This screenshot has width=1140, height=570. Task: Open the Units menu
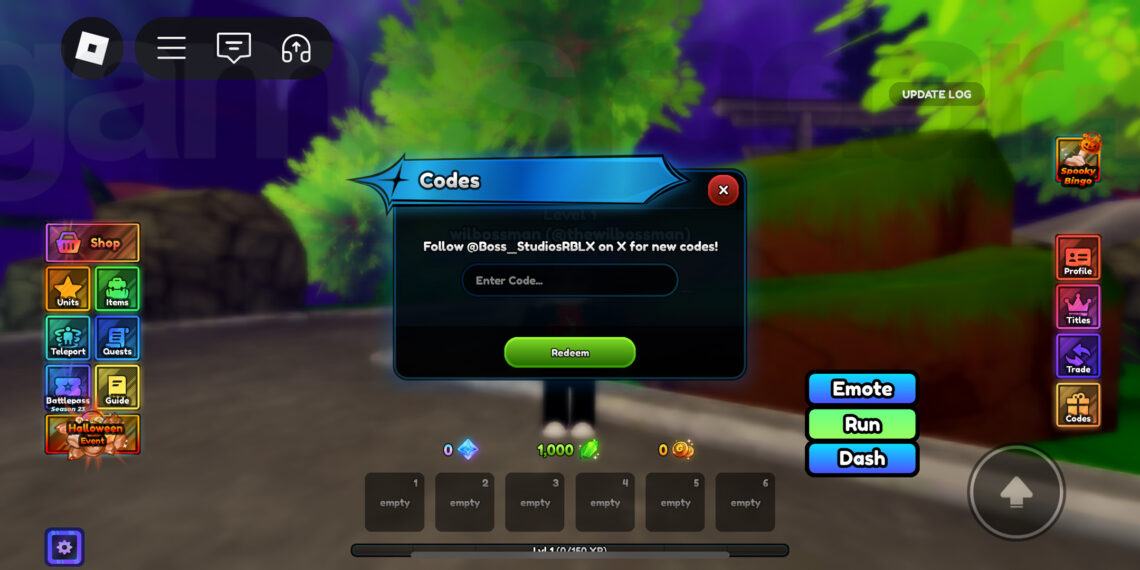tap(68, 289)
